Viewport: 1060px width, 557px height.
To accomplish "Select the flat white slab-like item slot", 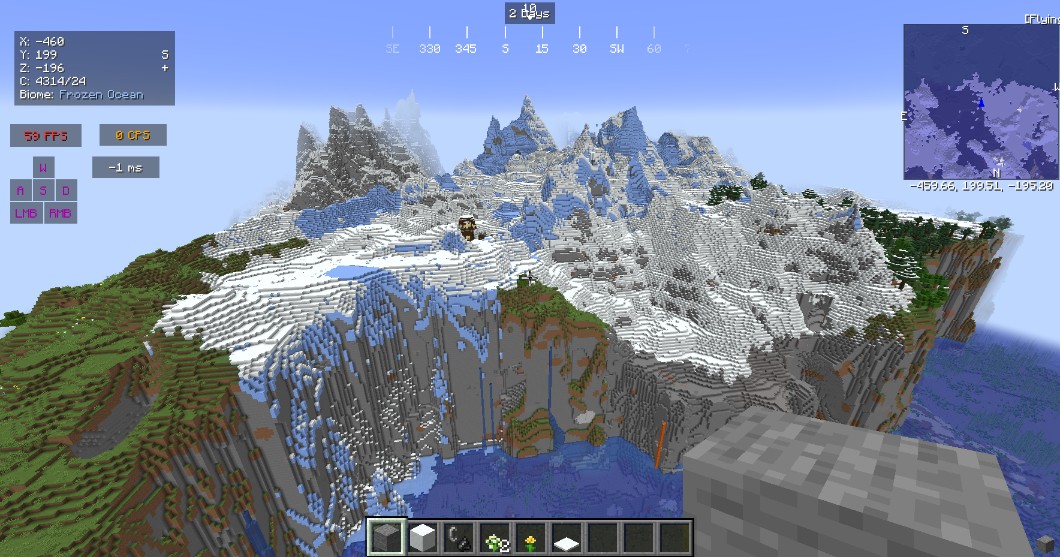I will click(566, 536).
